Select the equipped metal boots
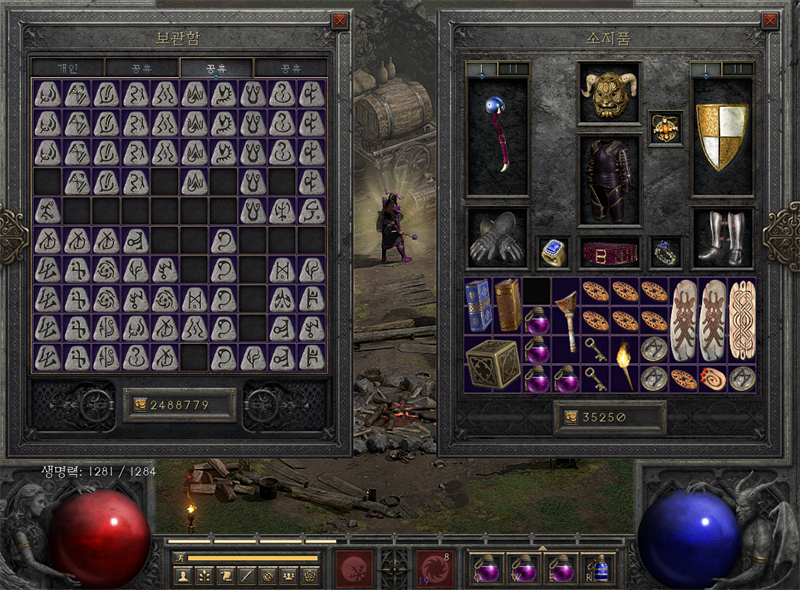 pos(721,237)
